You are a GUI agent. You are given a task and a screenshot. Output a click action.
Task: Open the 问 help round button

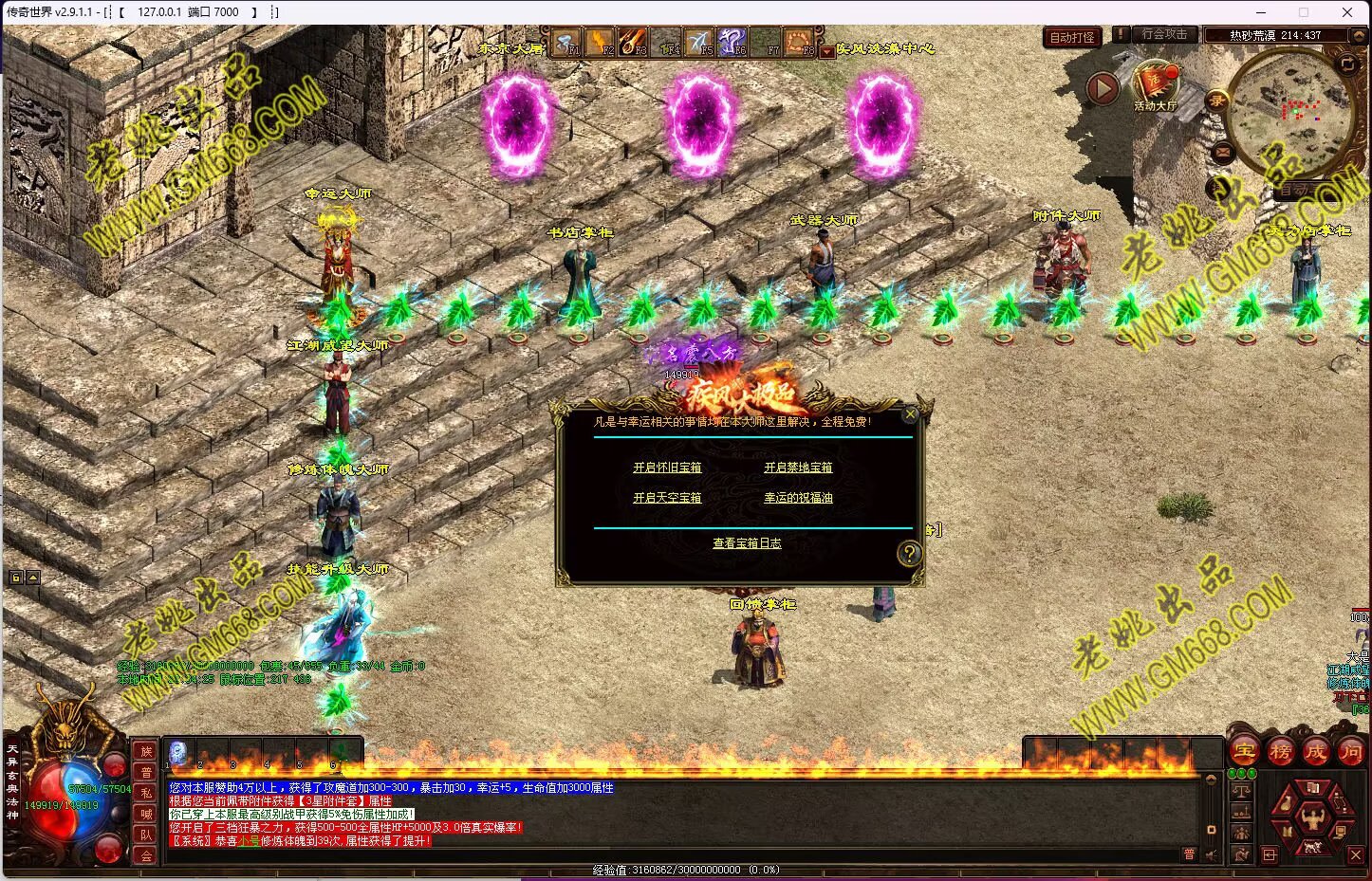click(1350, 752)
